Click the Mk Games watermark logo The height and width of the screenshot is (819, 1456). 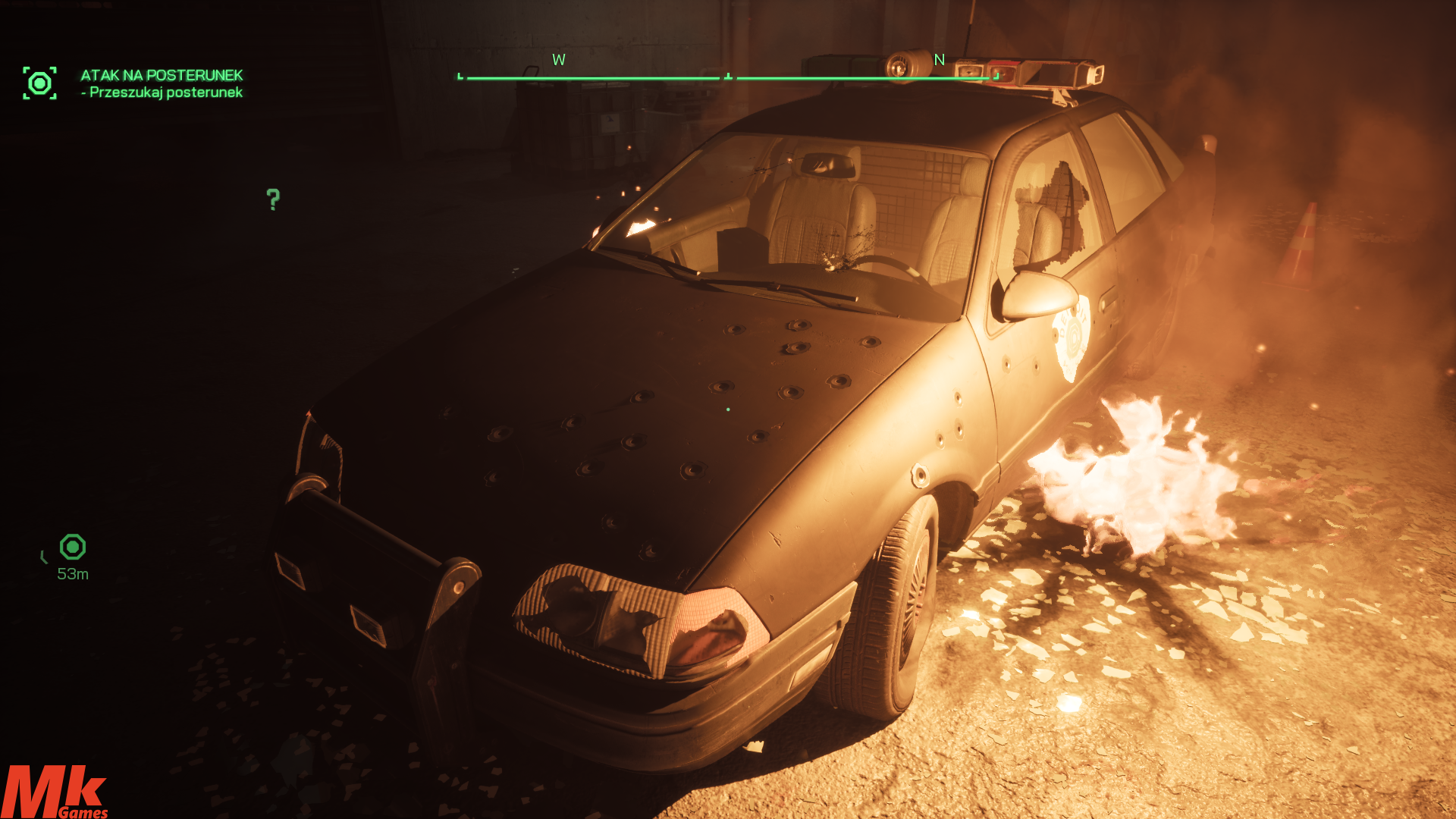(x=55, y=792)
